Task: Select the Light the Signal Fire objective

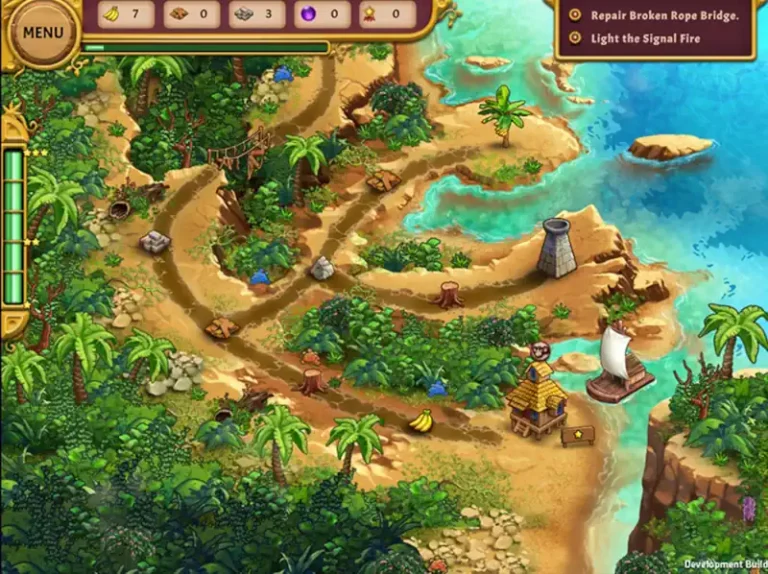Action: click(x=645, y=39)
